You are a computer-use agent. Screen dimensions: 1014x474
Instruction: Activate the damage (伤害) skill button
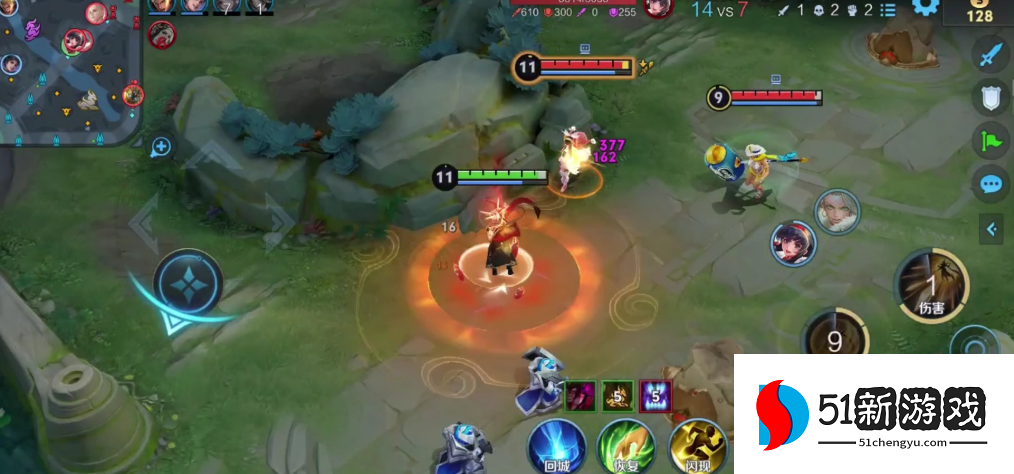pos(930,284)
